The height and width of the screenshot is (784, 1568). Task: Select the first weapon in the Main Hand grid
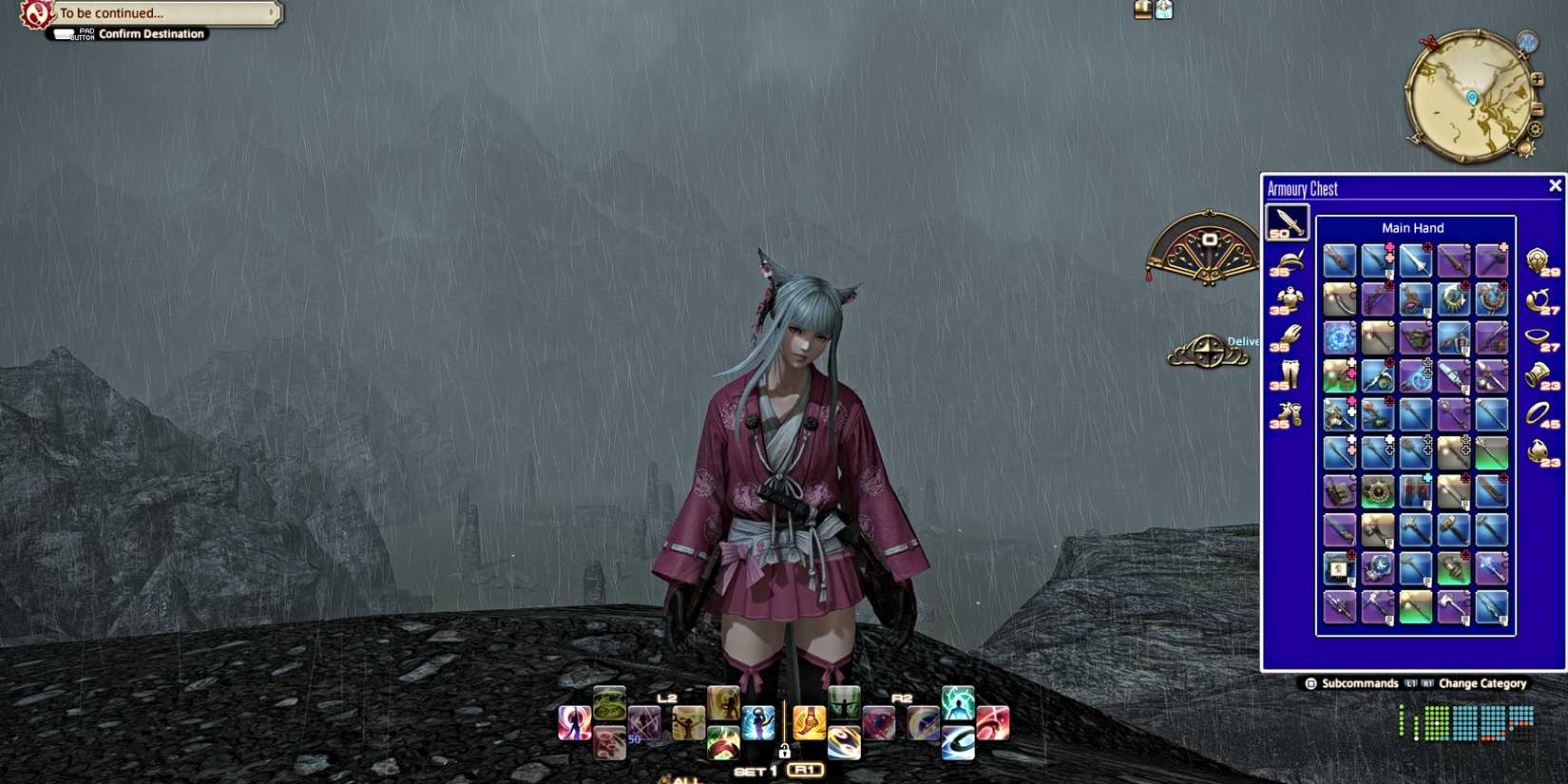tap(1339, 260)
